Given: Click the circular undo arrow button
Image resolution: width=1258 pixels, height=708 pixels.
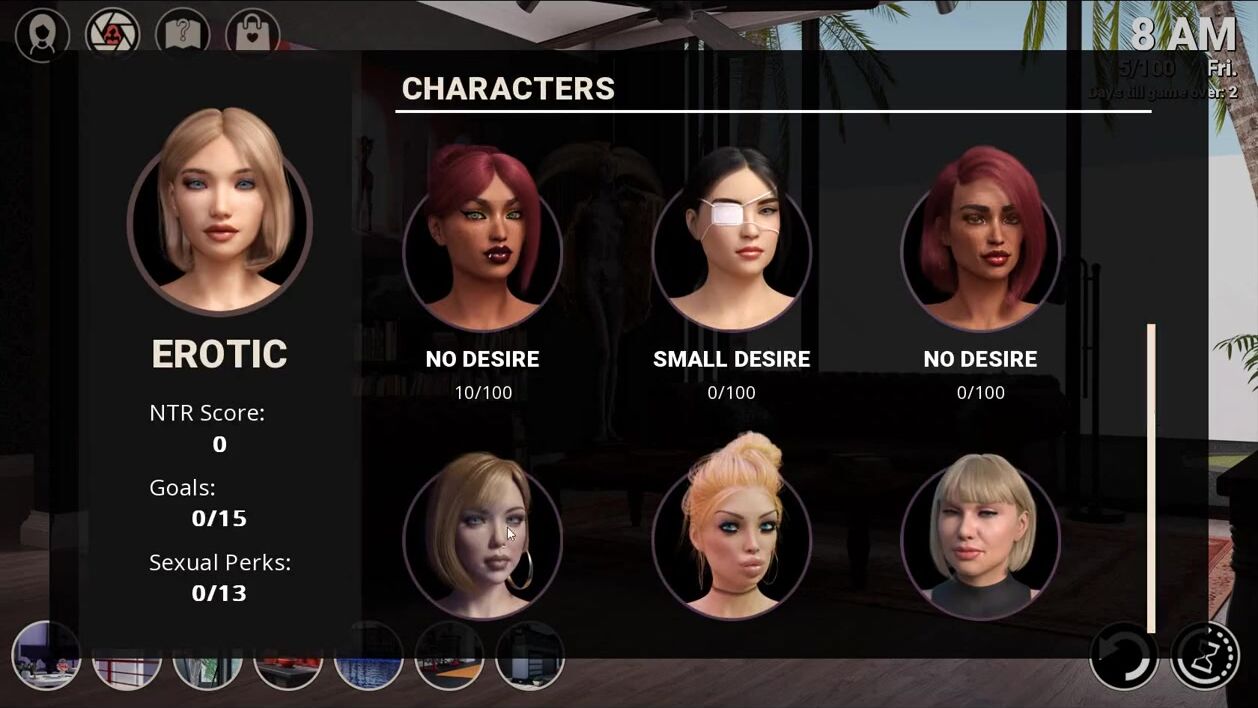Looking at the screenshot, I should pyautogui.click(x=1124, y=656).
